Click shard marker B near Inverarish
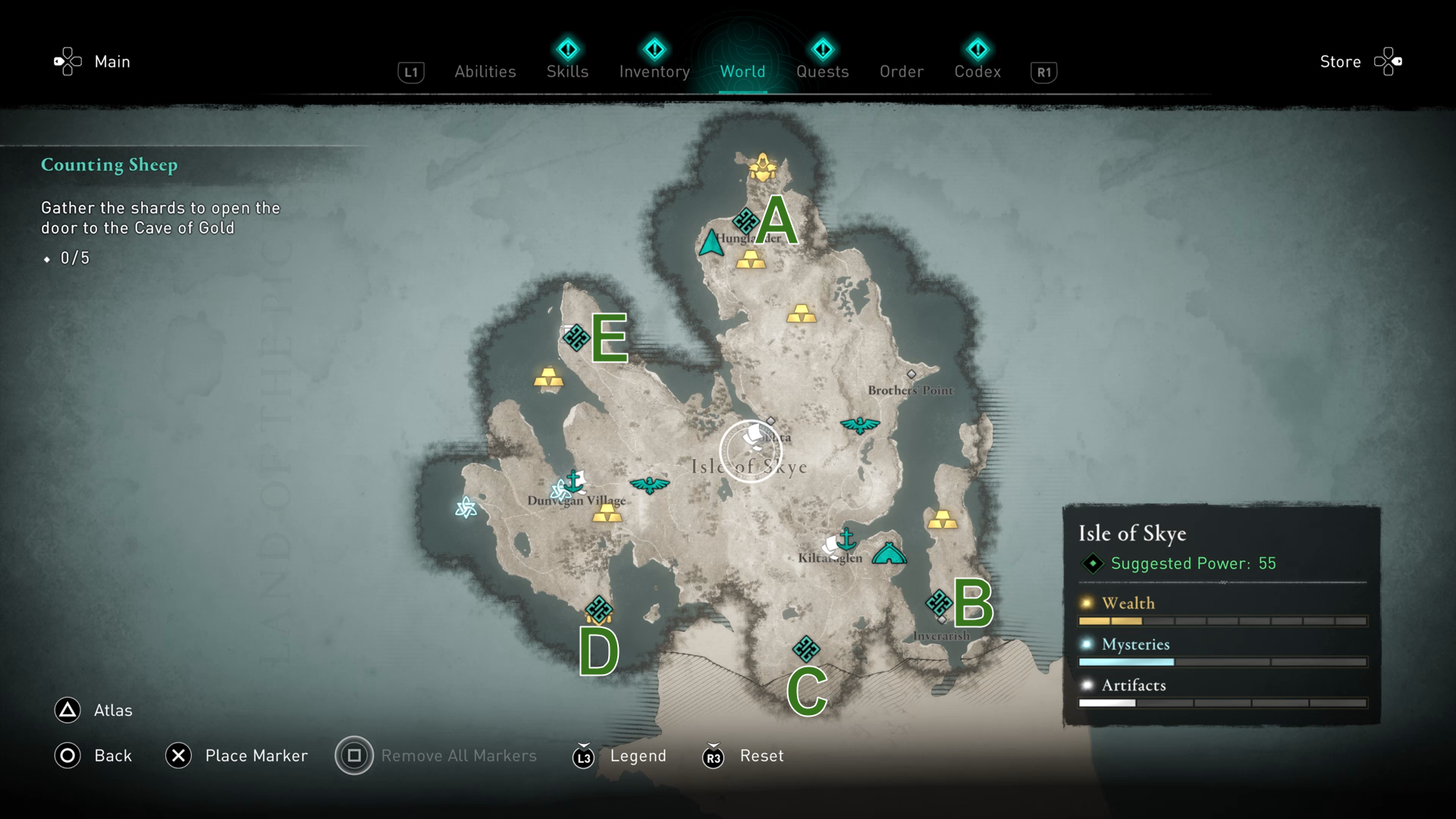The width and height of the screenshot is (1456, 819). tap(937, 601)
